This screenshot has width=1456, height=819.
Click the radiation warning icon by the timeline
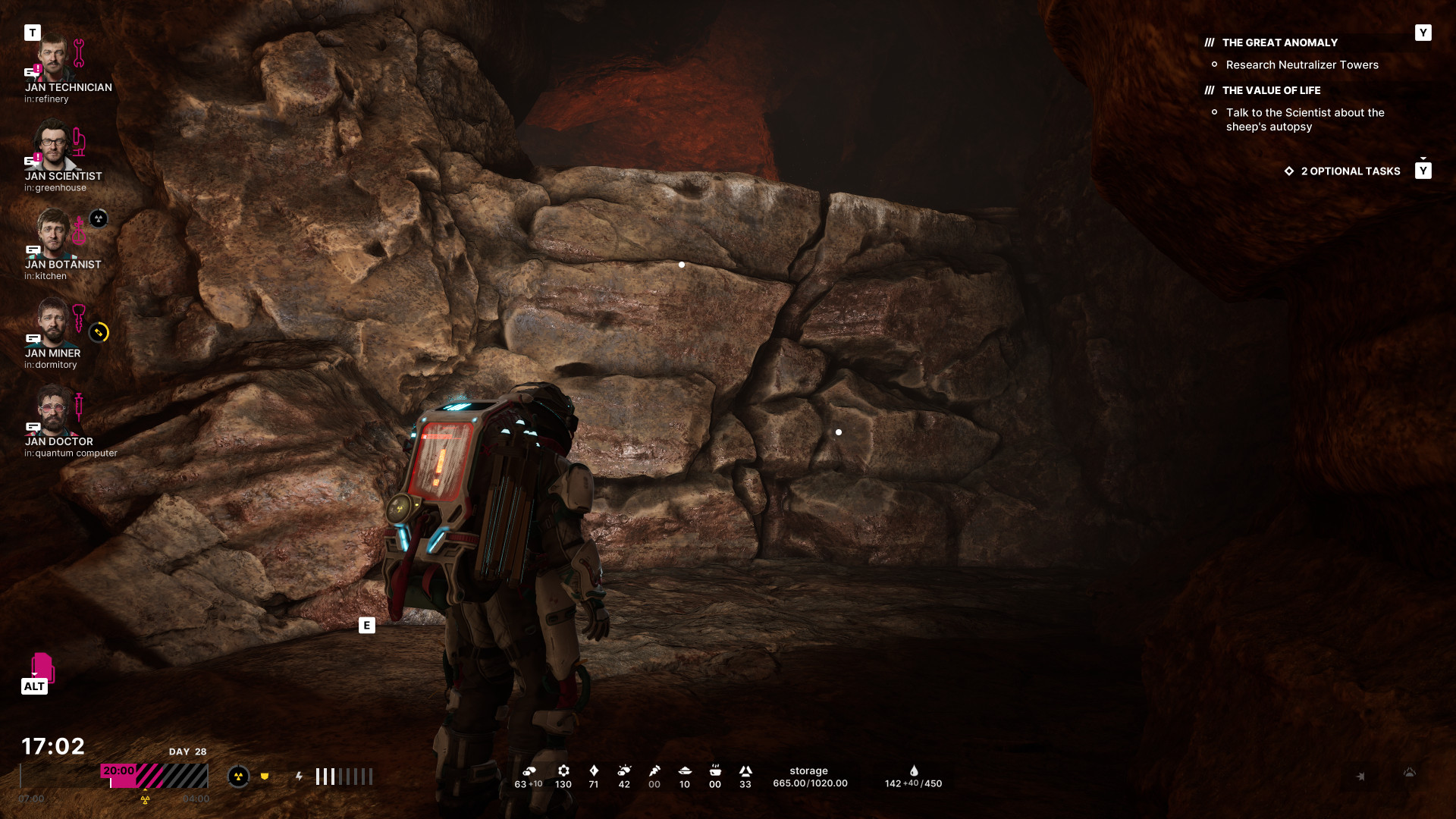pos(239,777)
